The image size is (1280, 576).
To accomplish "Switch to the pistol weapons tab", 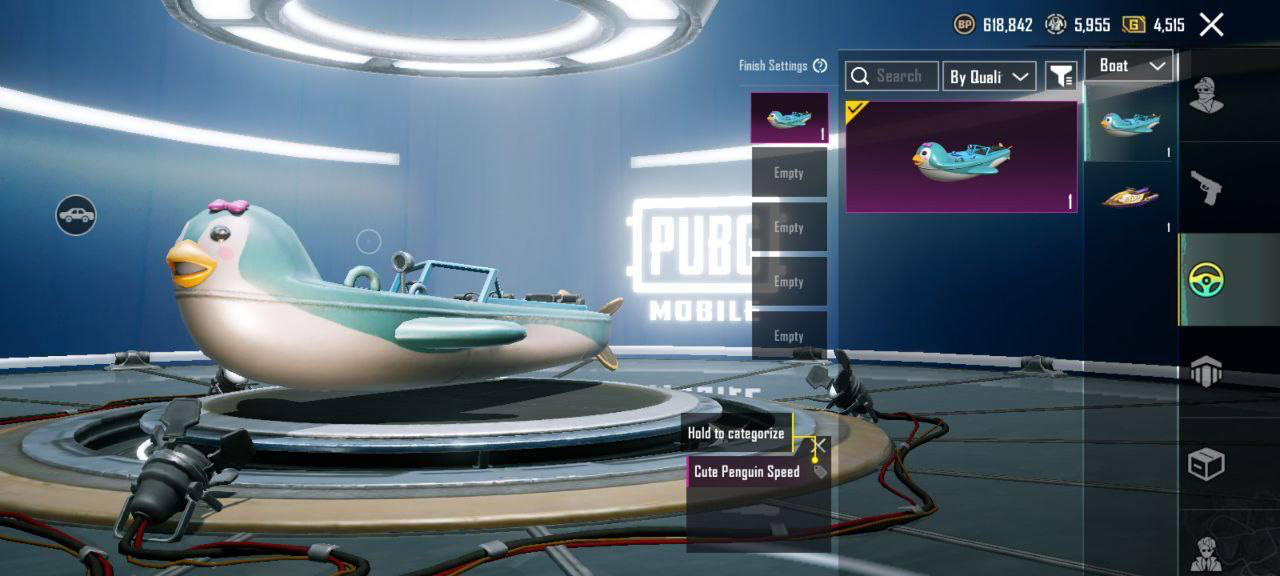I will [x=1206, y=187].
